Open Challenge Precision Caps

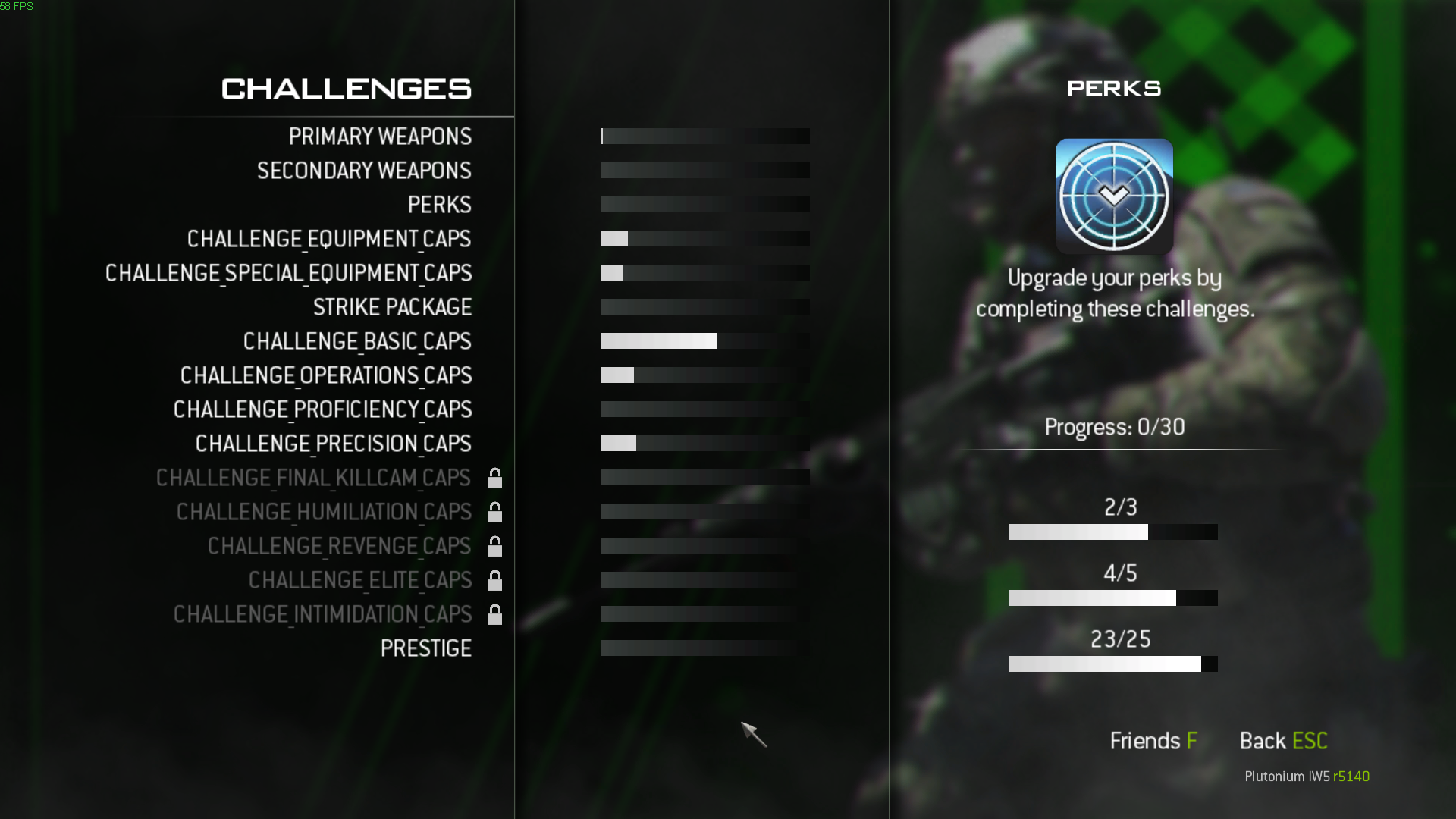pyautogui.click(x=333, y=444)
